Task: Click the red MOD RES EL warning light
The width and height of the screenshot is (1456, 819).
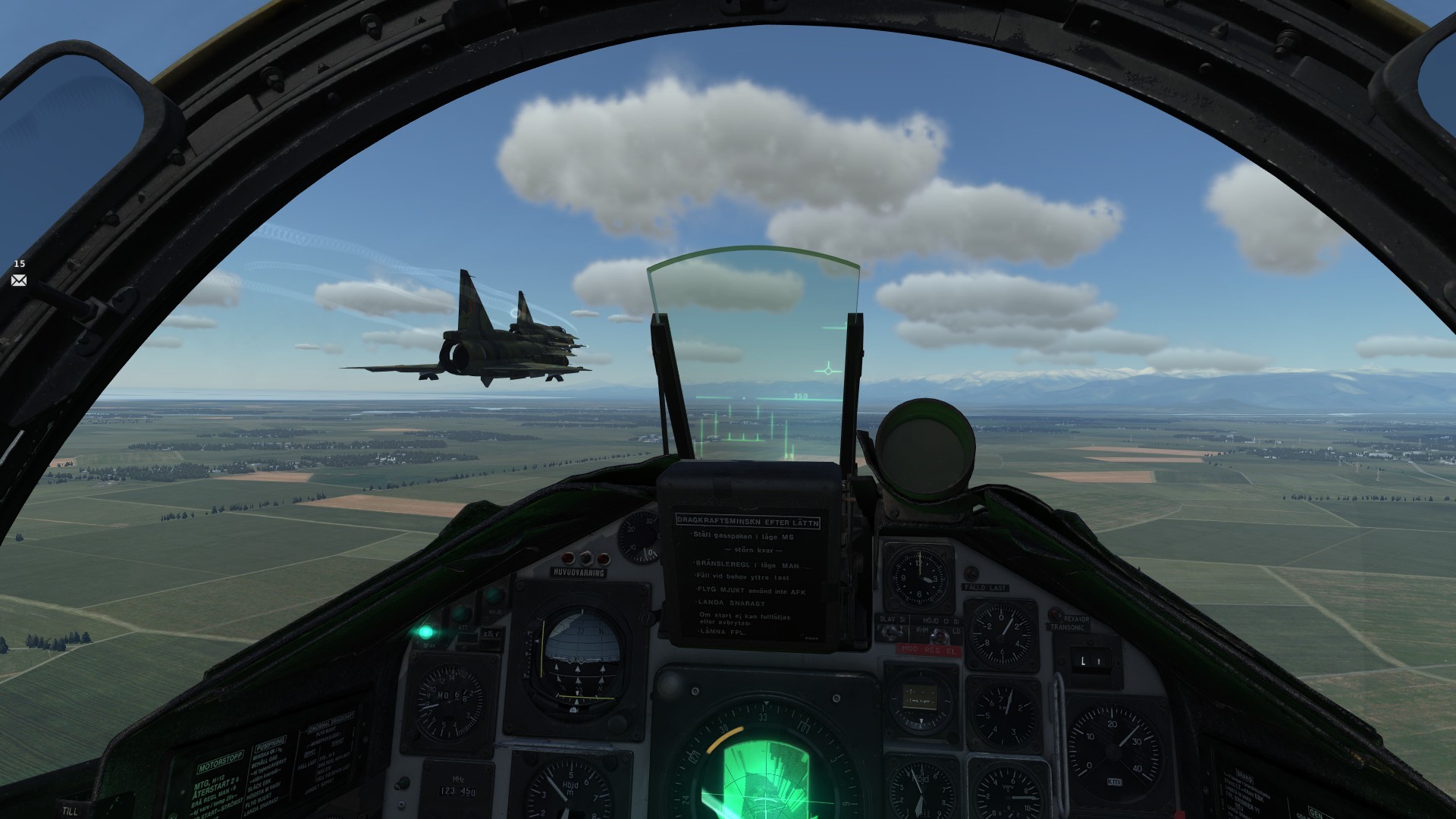Action: (928, 651)
